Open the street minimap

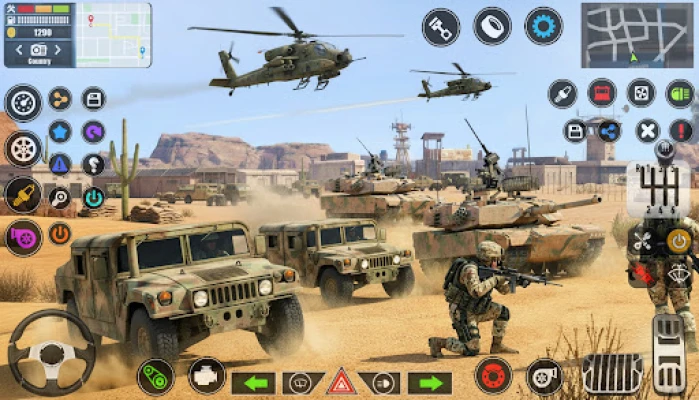coord(637,34)
